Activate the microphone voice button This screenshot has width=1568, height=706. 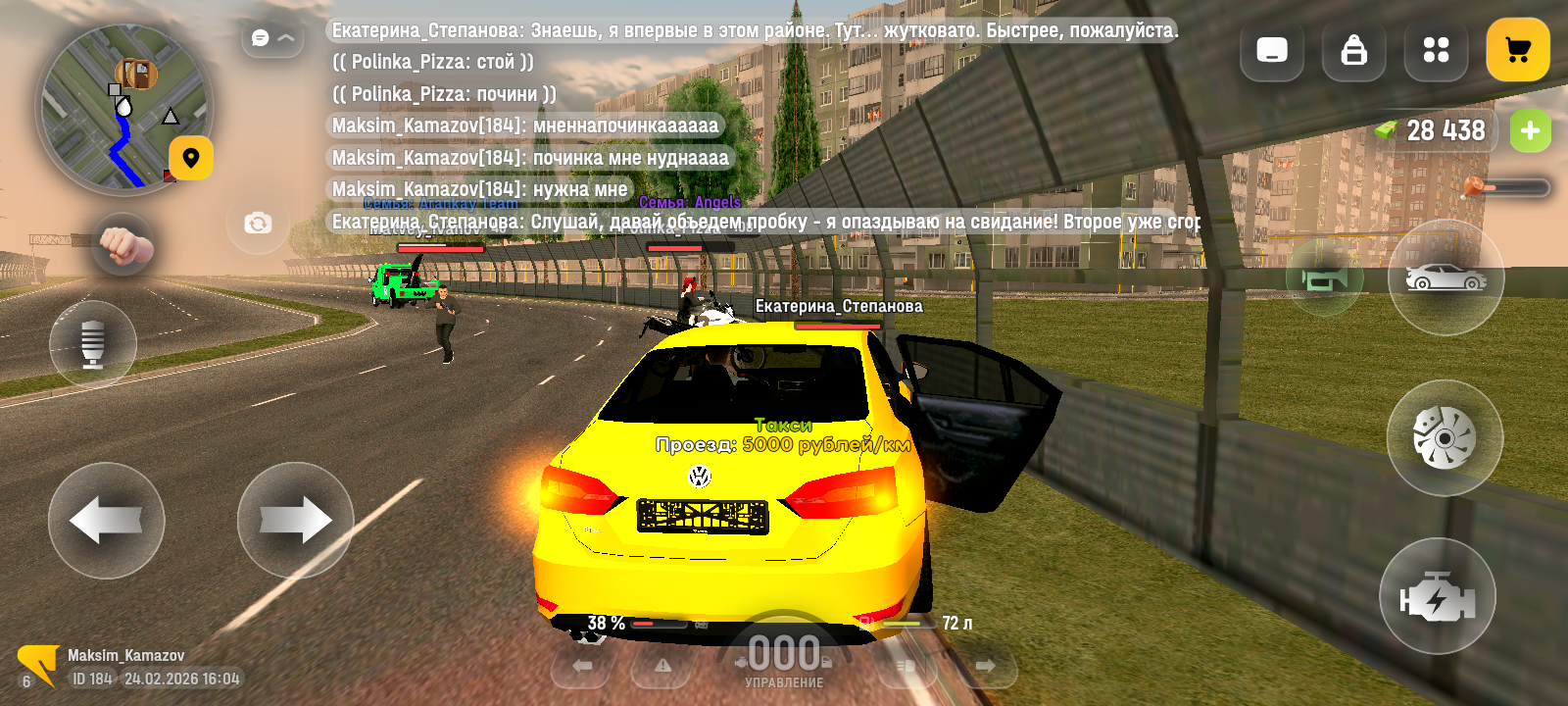coord(93,344)
